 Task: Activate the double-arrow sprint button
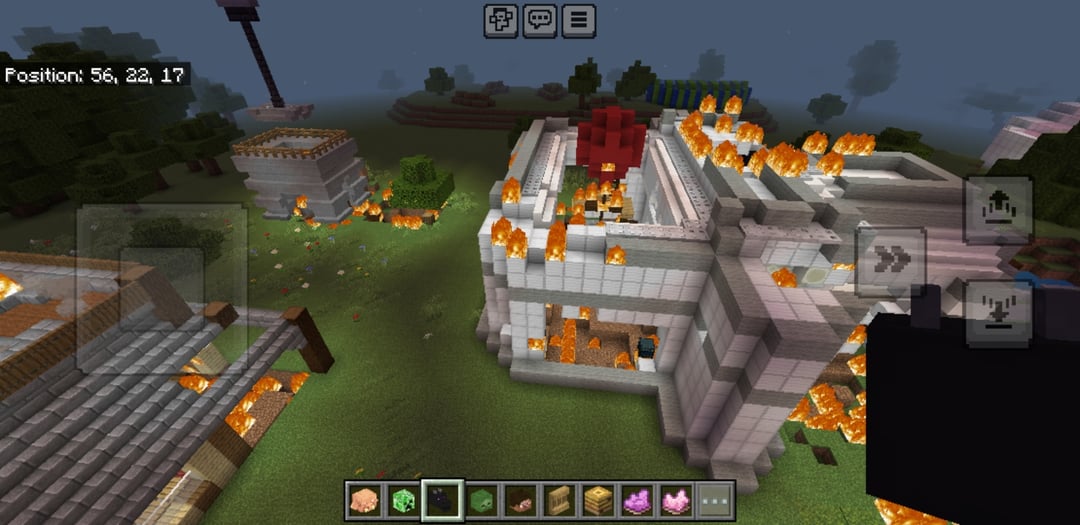click(890, 261)
